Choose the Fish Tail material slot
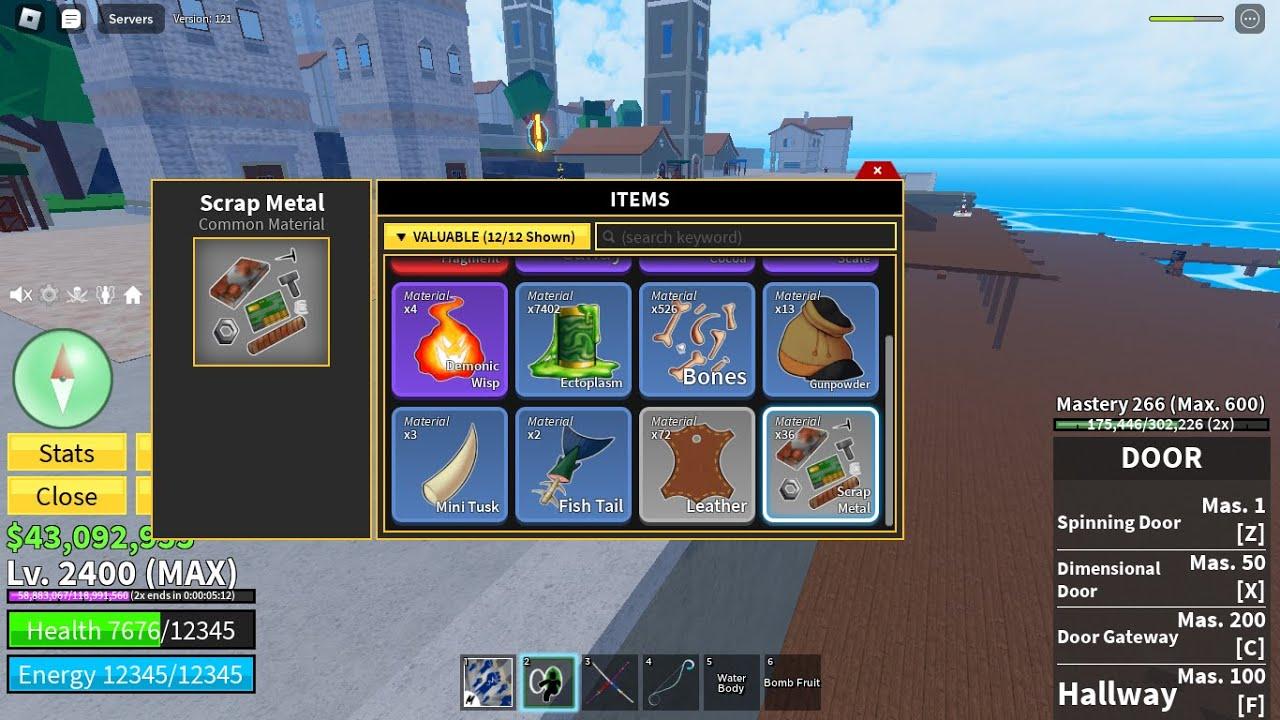Screen dimensions: 1280x720 click(574, 465)
